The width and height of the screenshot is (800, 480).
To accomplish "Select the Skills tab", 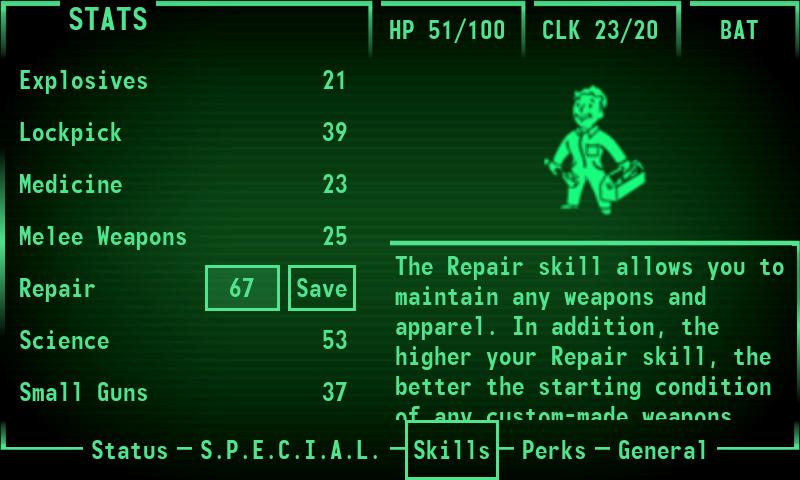I will [452, 451].
